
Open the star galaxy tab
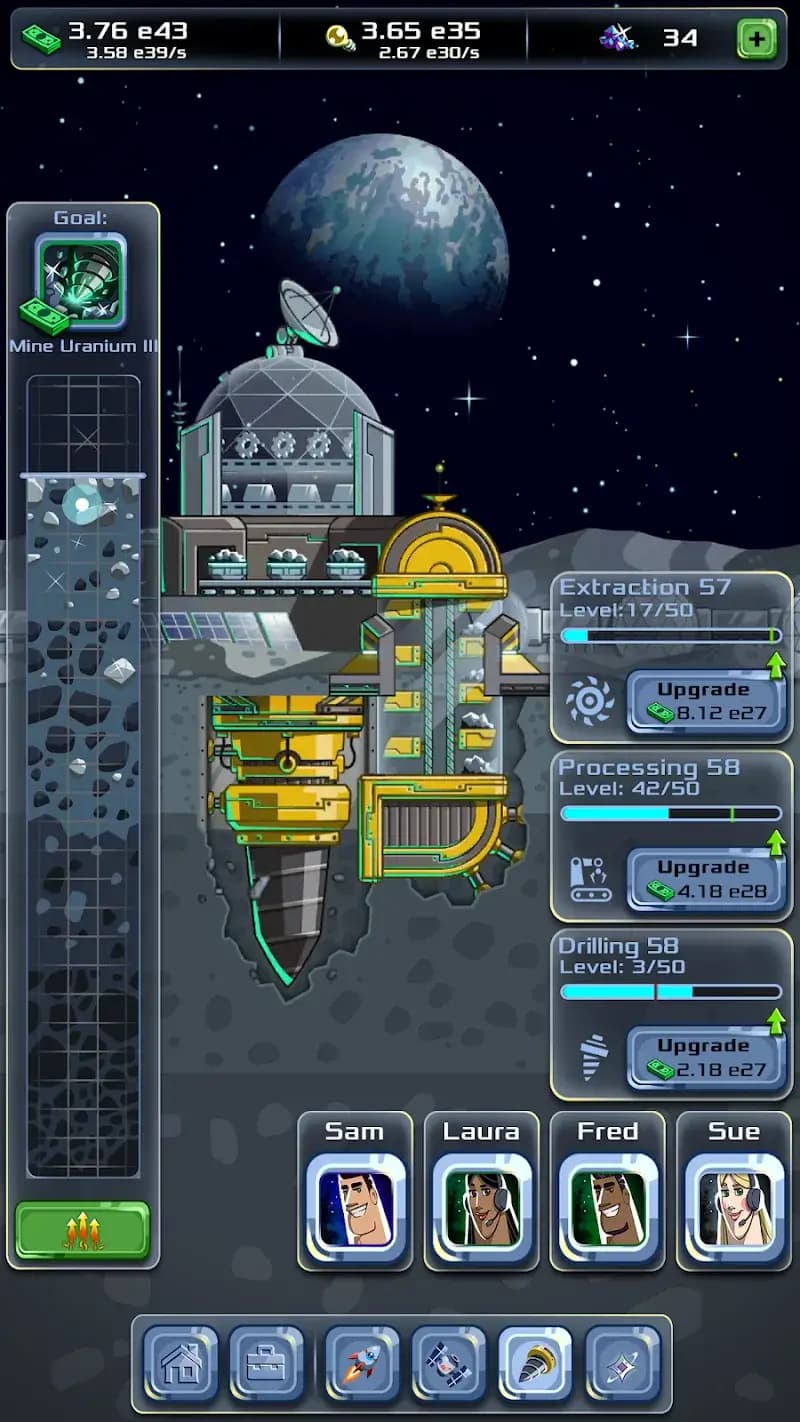(x=622, y=1362)
